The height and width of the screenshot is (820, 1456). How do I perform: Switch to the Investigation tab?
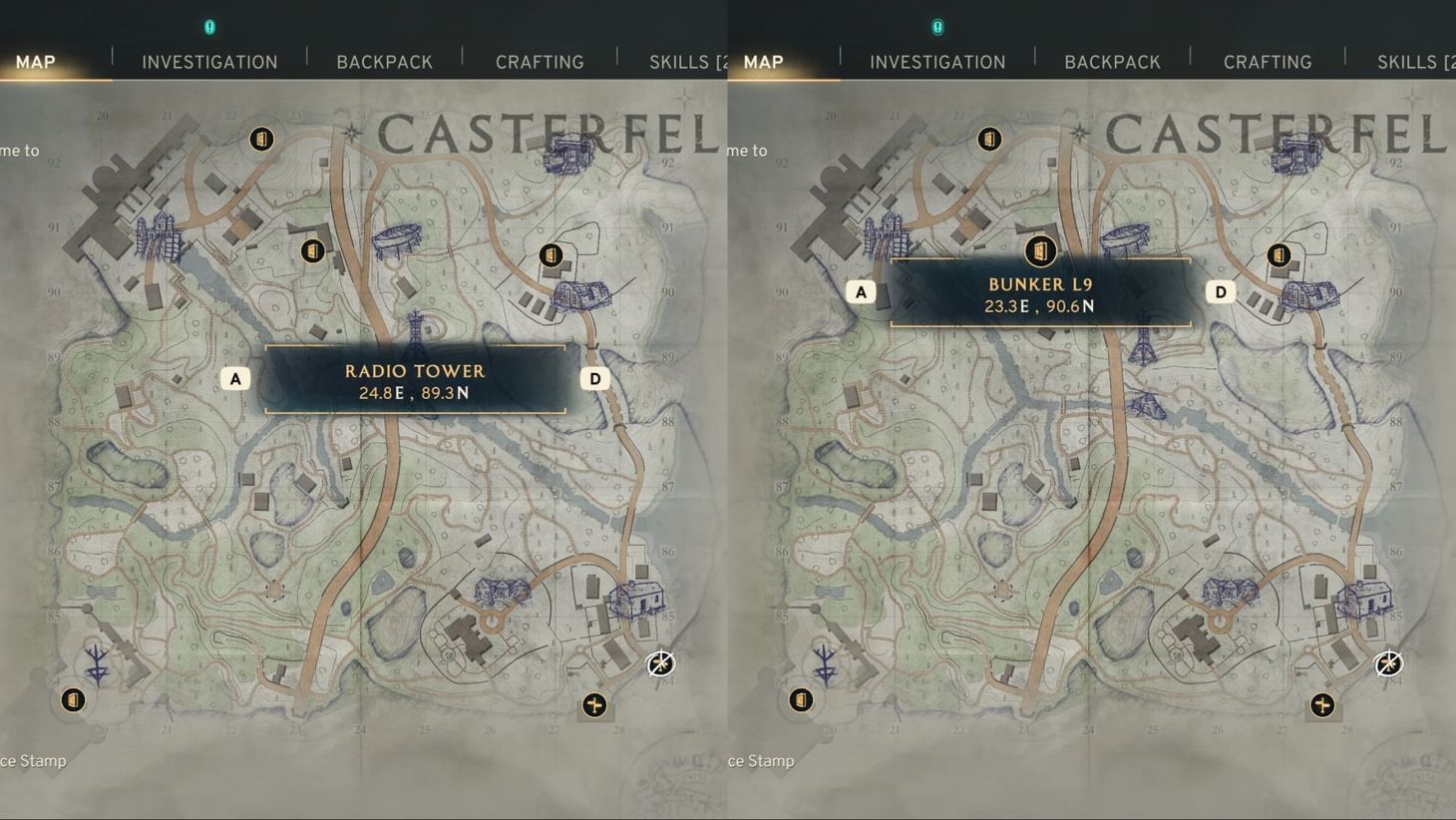pos(209,61)
